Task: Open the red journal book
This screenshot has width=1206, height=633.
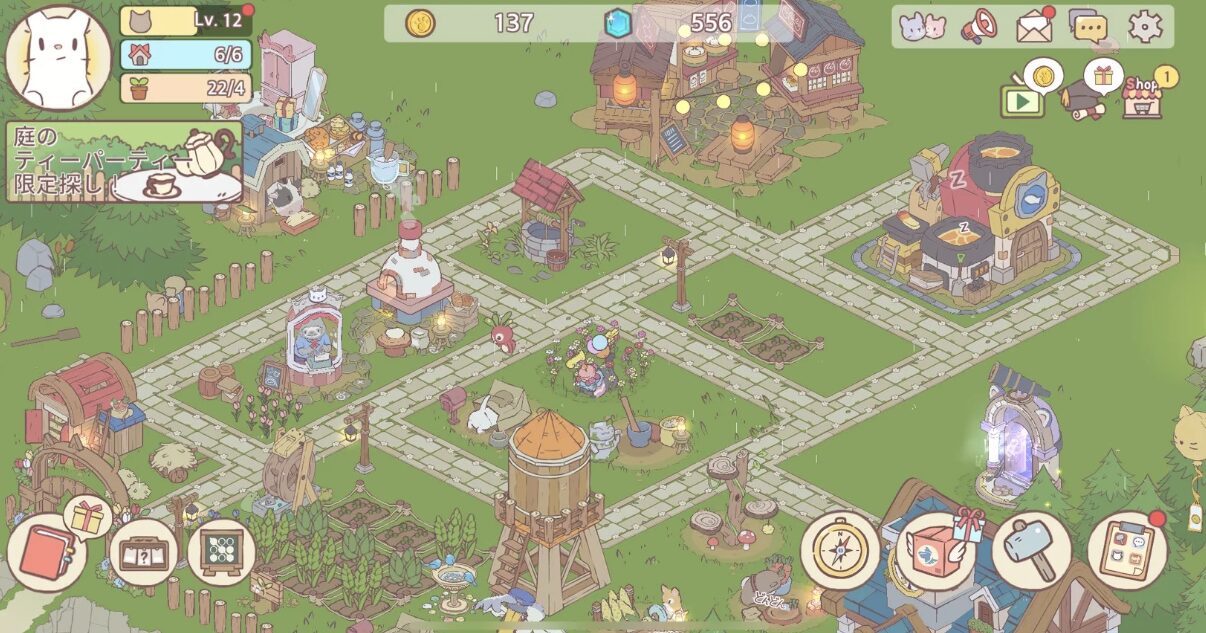Action: (x=47, y=553)
